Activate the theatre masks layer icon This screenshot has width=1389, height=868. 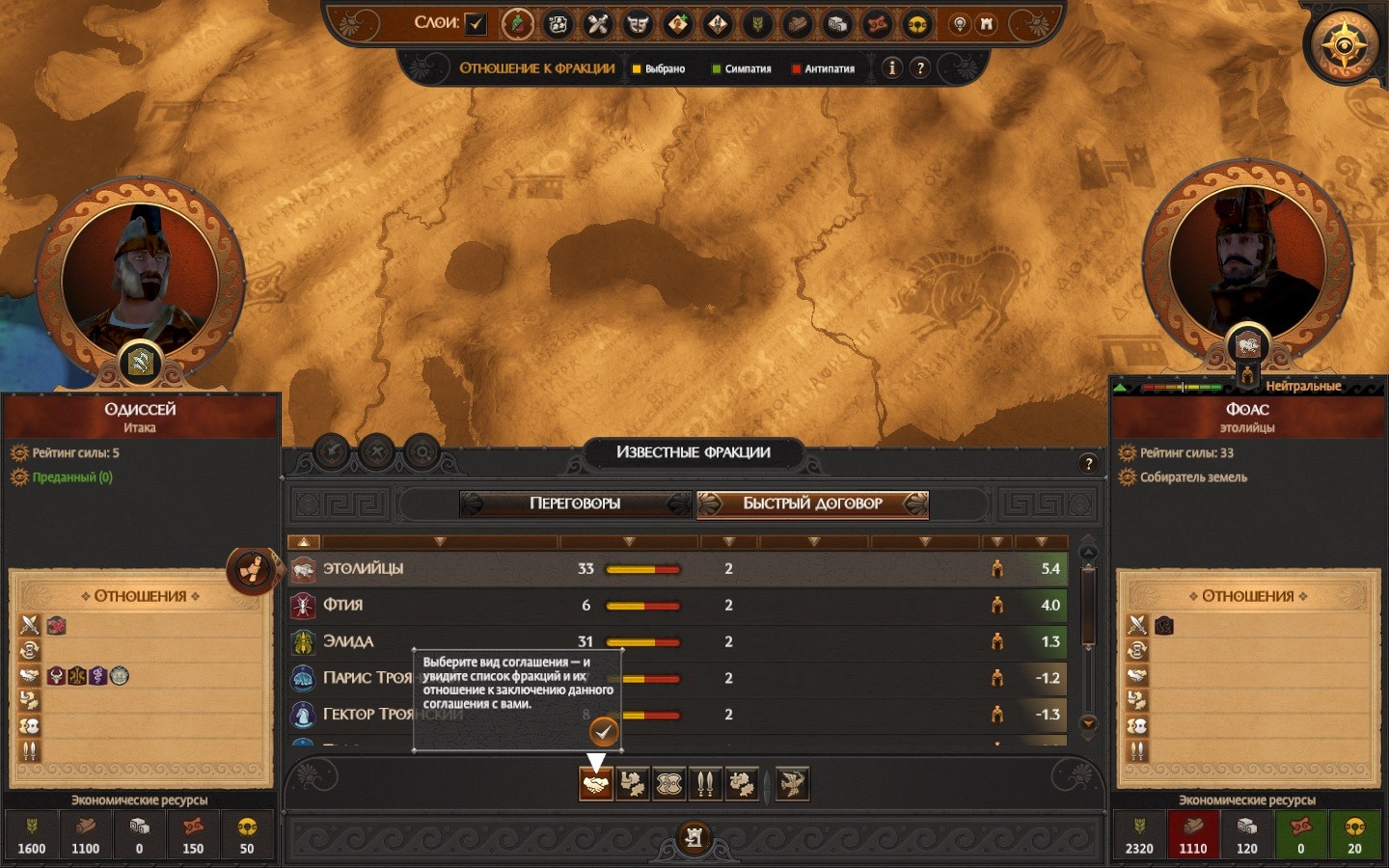coord(638,23)
